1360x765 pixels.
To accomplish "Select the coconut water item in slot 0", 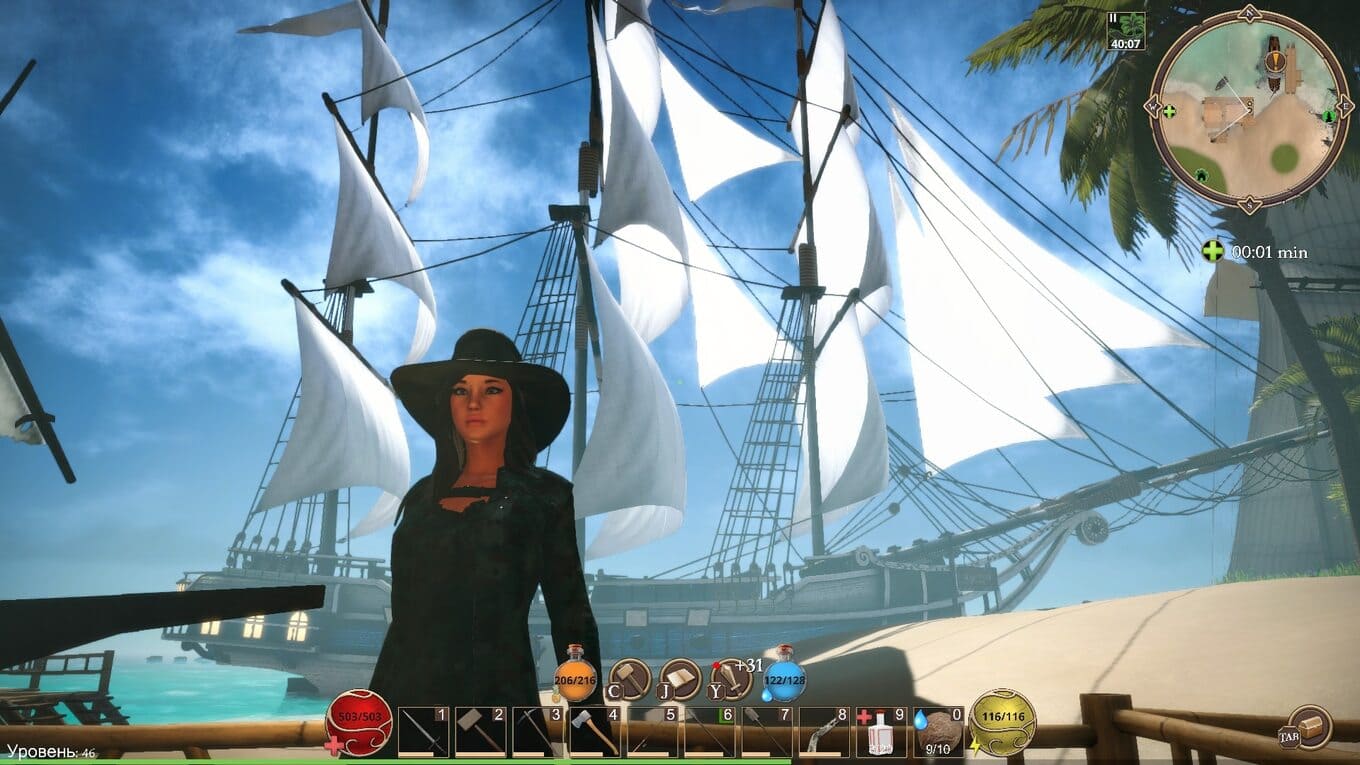I will tap(939, 732).
